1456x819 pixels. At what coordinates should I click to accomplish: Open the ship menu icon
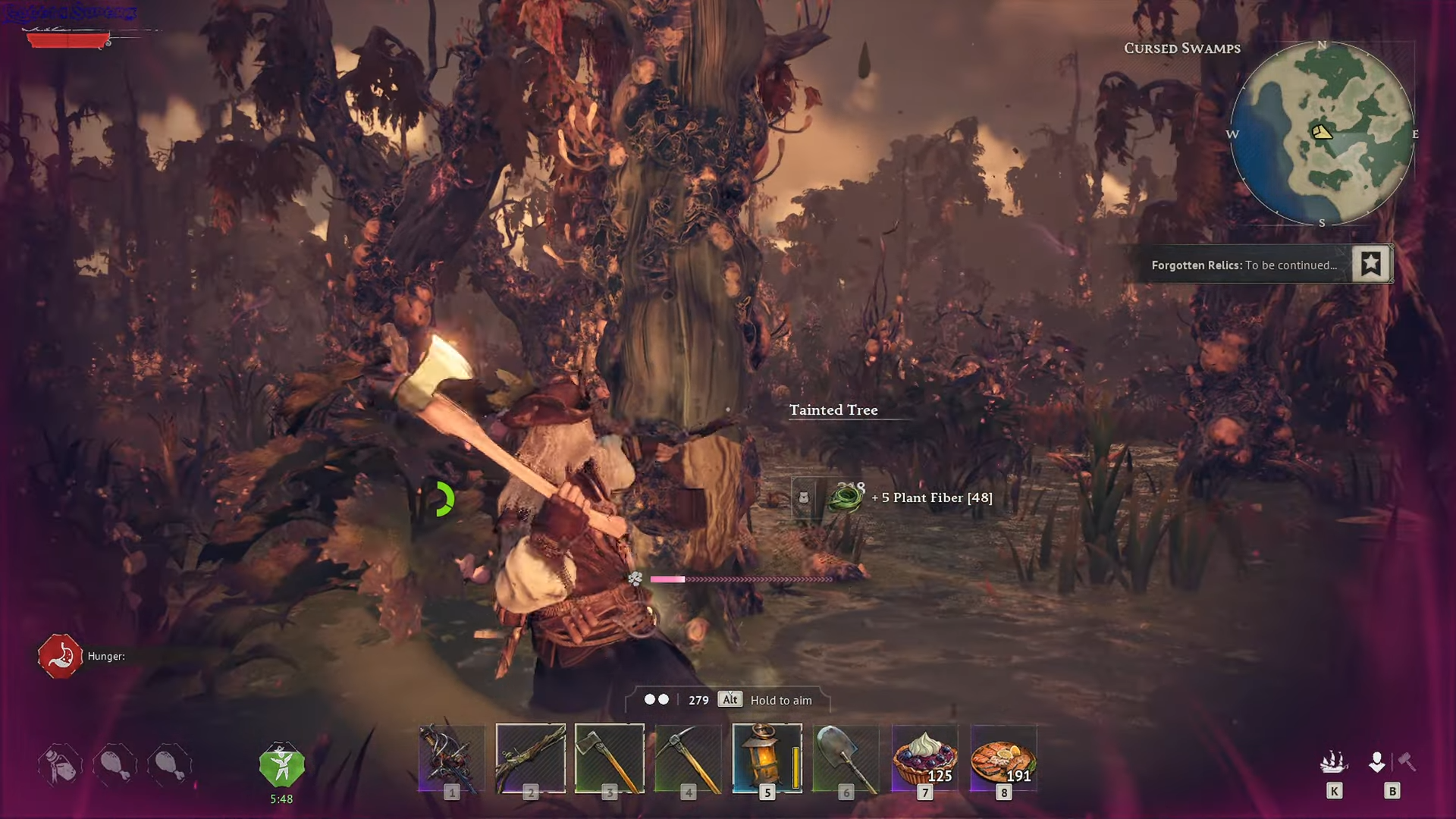[1334, 762]
